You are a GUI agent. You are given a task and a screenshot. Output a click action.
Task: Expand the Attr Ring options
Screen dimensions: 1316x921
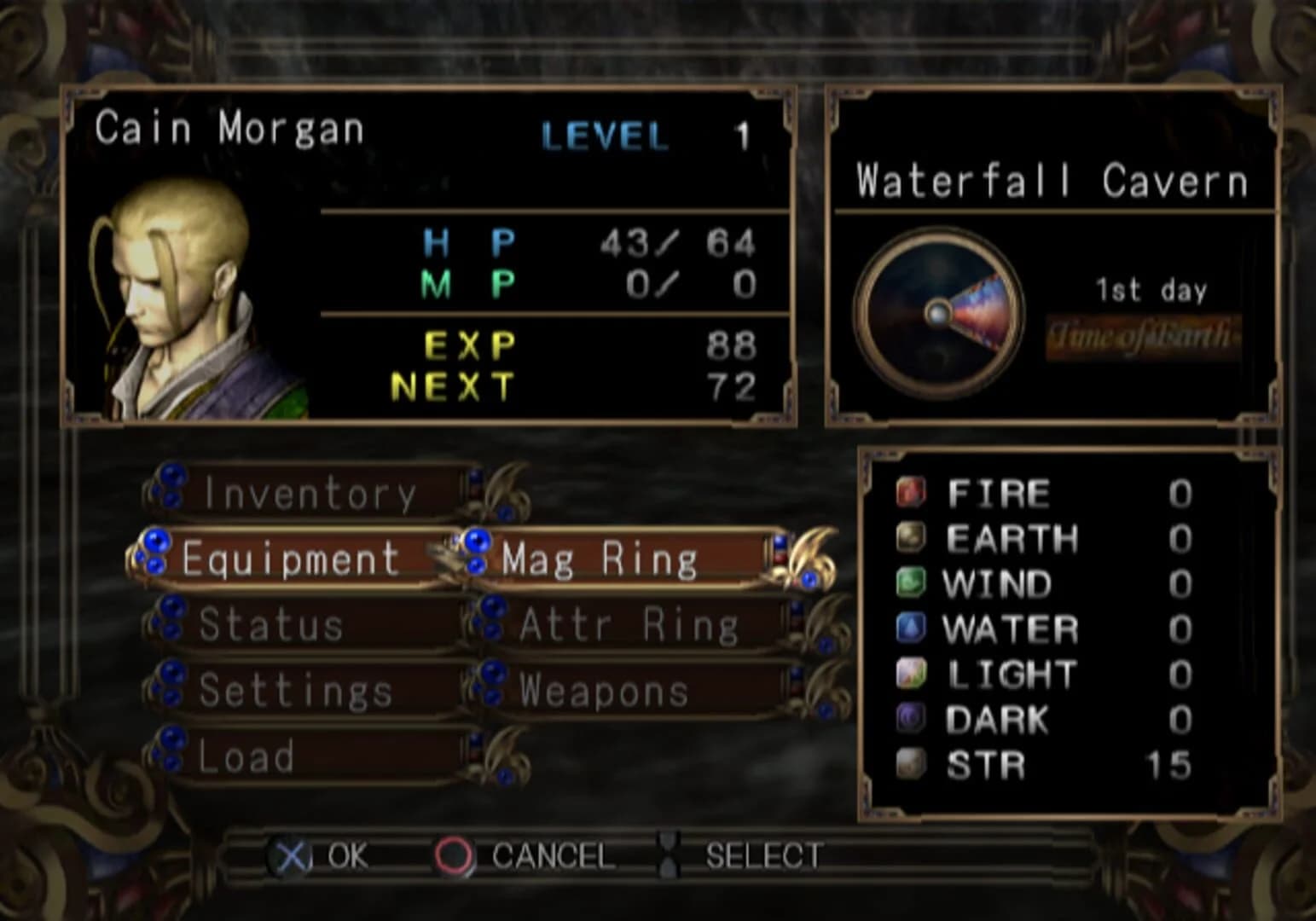[627, 623]
